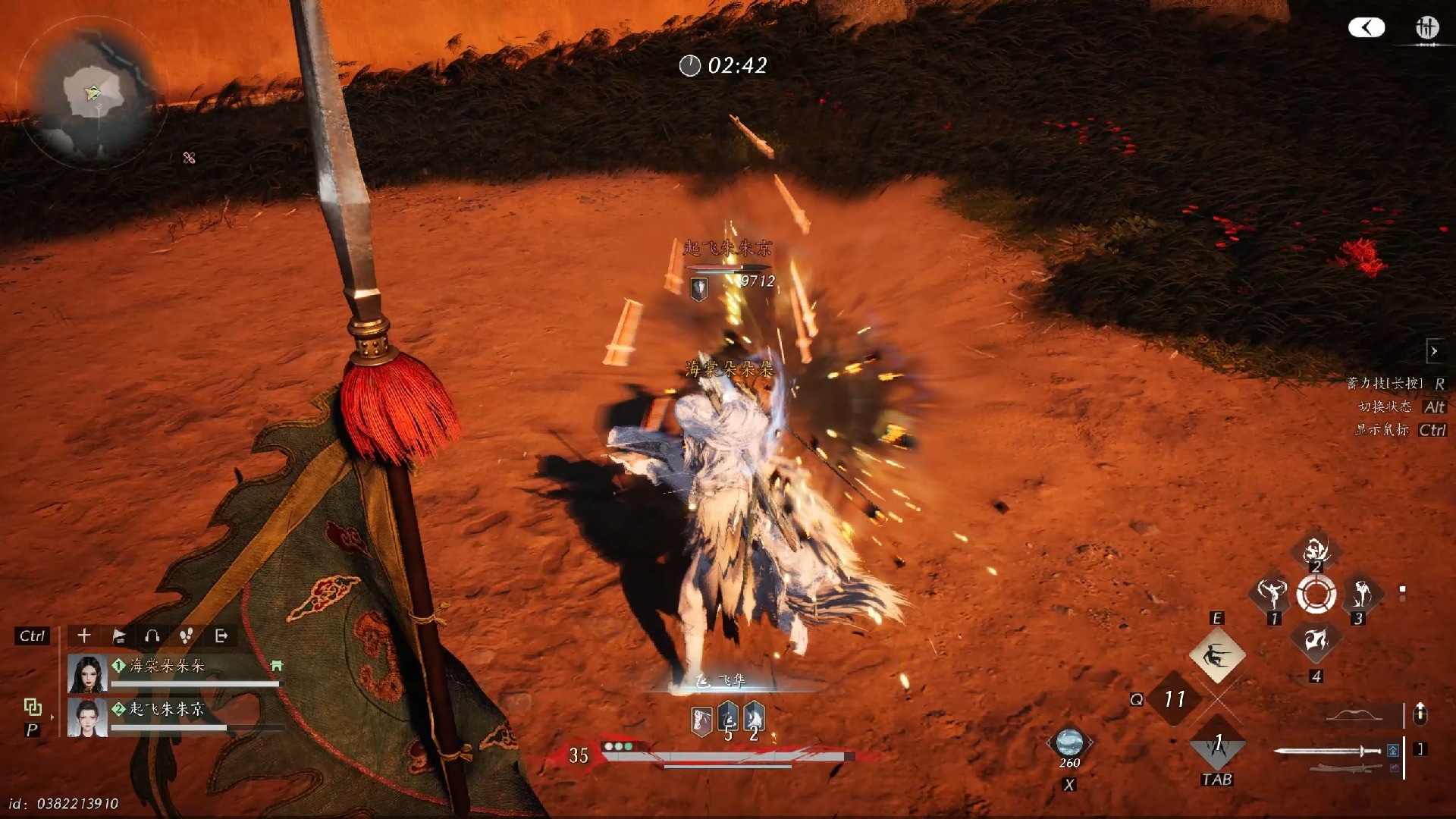Click the plus icon in the party toolbar
The width and height of the screenshot is (1456, 819).
coord(84,635)
